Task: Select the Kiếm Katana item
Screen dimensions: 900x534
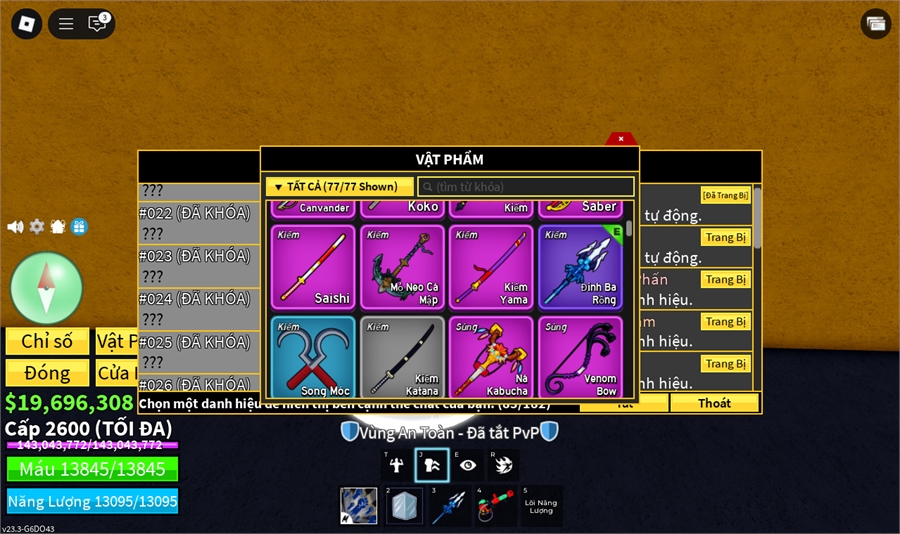Action: coord(402,357)
